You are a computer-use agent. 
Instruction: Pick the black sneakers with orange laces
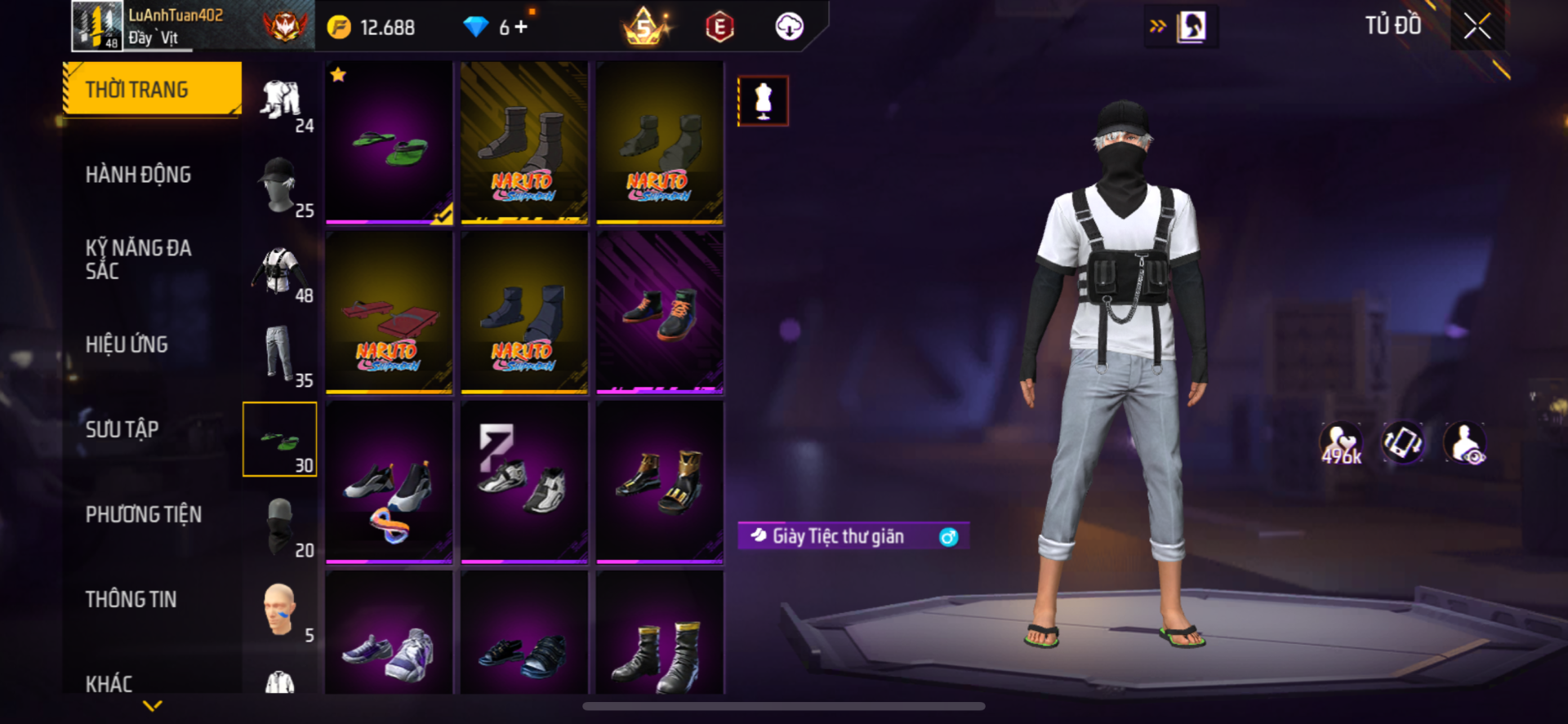(660, 313)
